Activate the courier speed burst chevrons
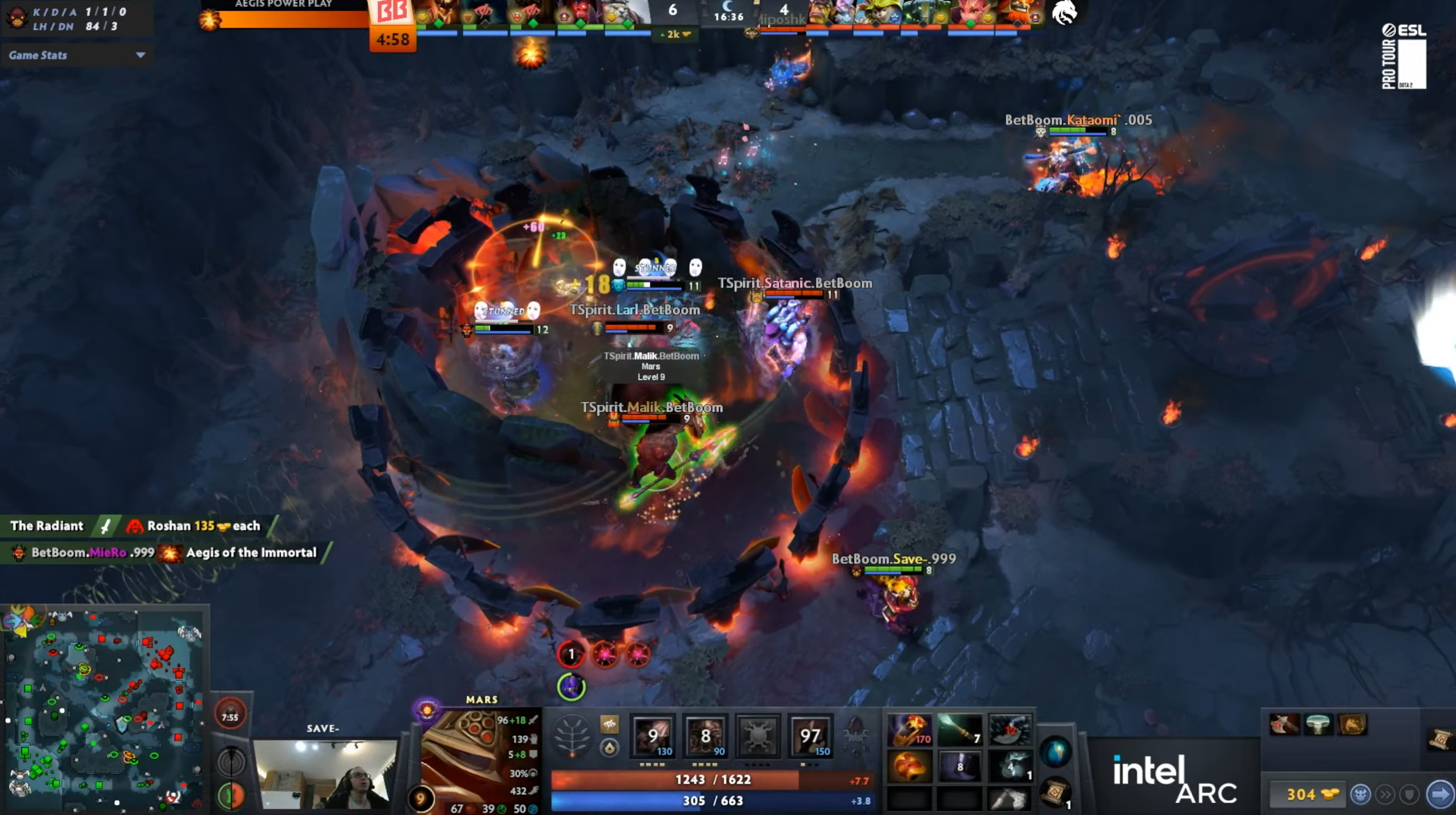Image resolution: width=1456 pixels, height=815 pixels. click(x=1386, y=793)
